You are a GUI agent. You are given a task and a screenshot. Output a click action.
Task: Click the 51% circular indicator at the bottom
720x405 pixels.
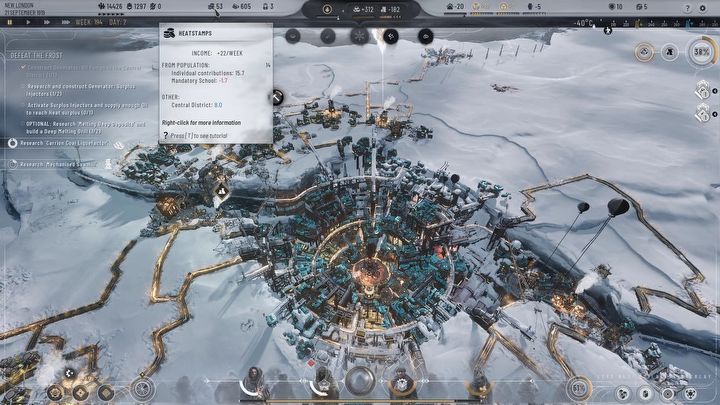coord(577,387)
